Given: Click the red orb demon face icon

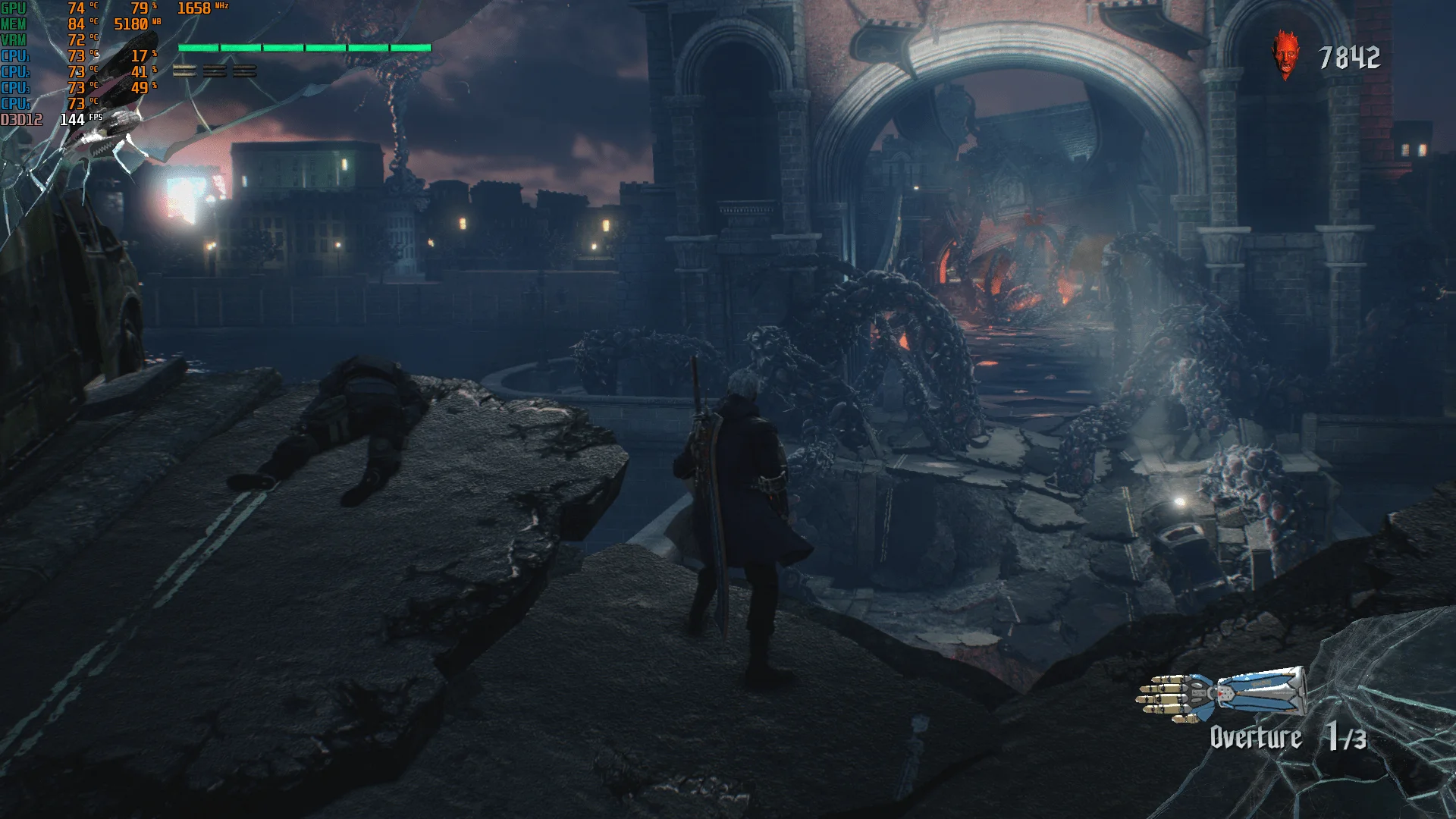Looking at the screenshot, I should click(x=1285, y=55).
